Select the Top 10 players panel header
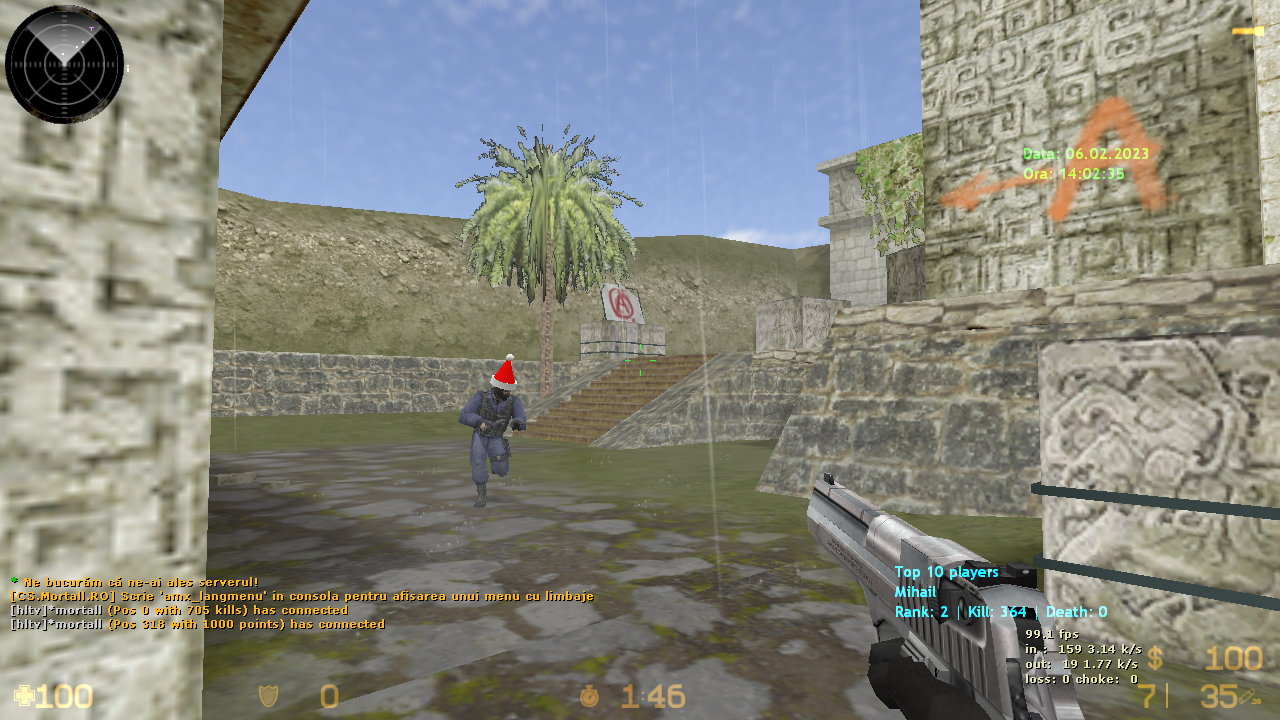Screen dimensions: 1280x720 tap(948, 572)
